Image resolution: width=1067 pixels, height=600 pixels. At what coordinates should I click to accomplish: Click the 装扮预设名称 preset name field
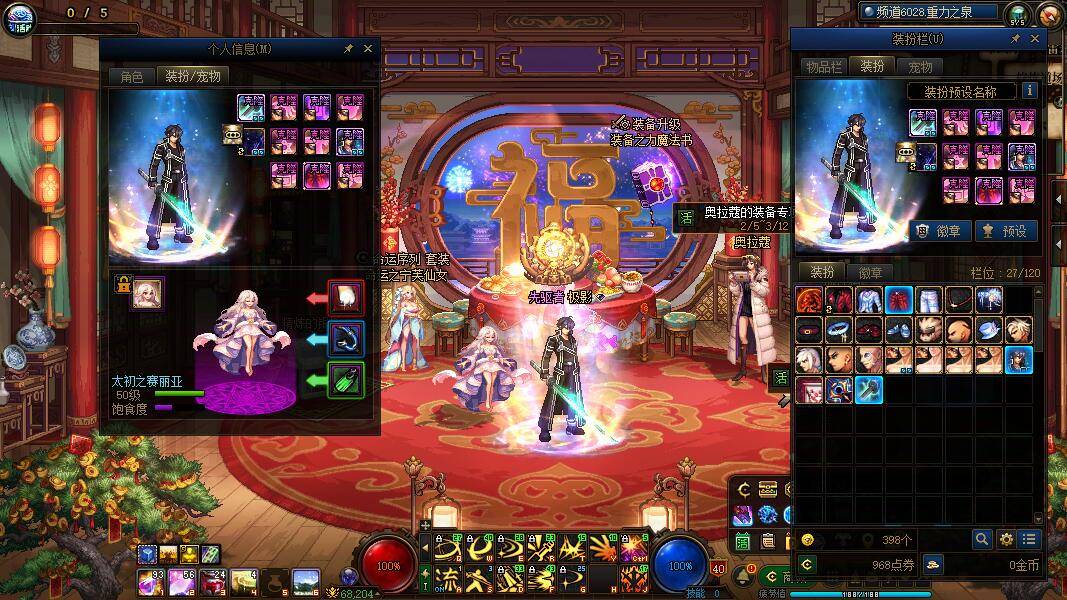point(961,91)
